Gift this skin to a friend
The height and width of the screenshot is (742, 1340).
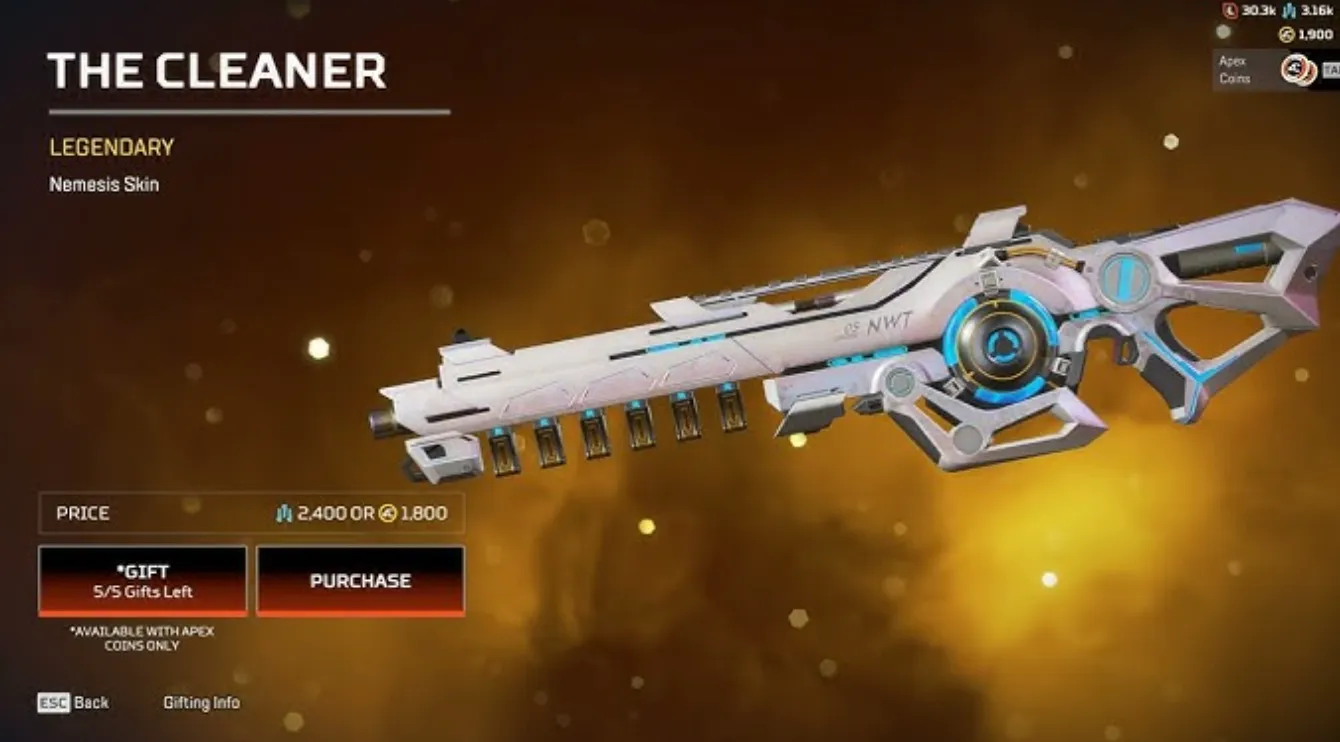(x=142, y=581)
